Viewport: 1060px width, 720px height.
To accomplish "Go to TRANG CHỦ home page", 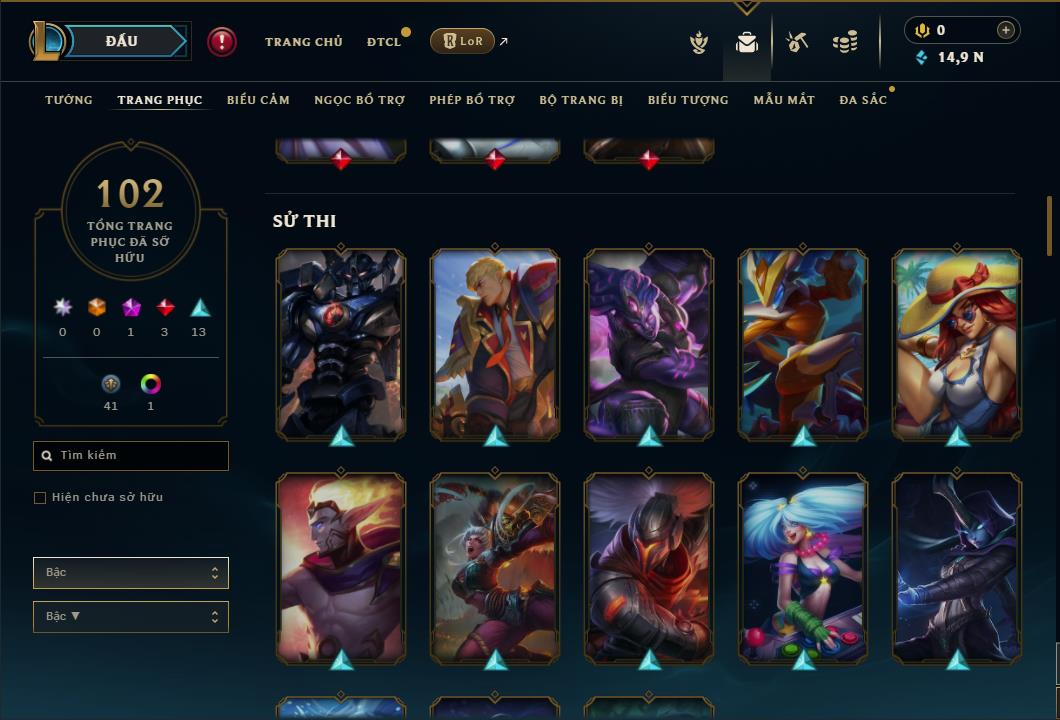I will click(x=303, y=42).
